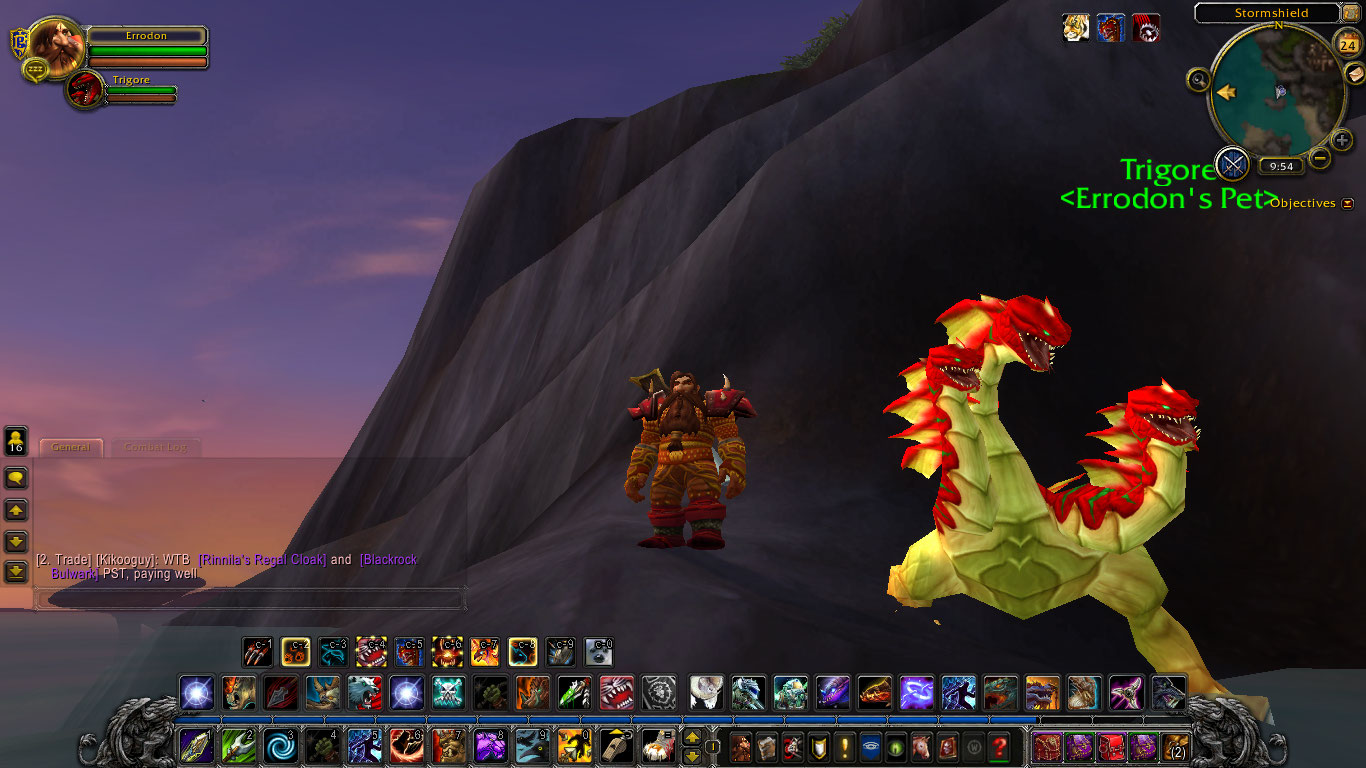Select the Errodon player portrait

(x=57, y=44)
